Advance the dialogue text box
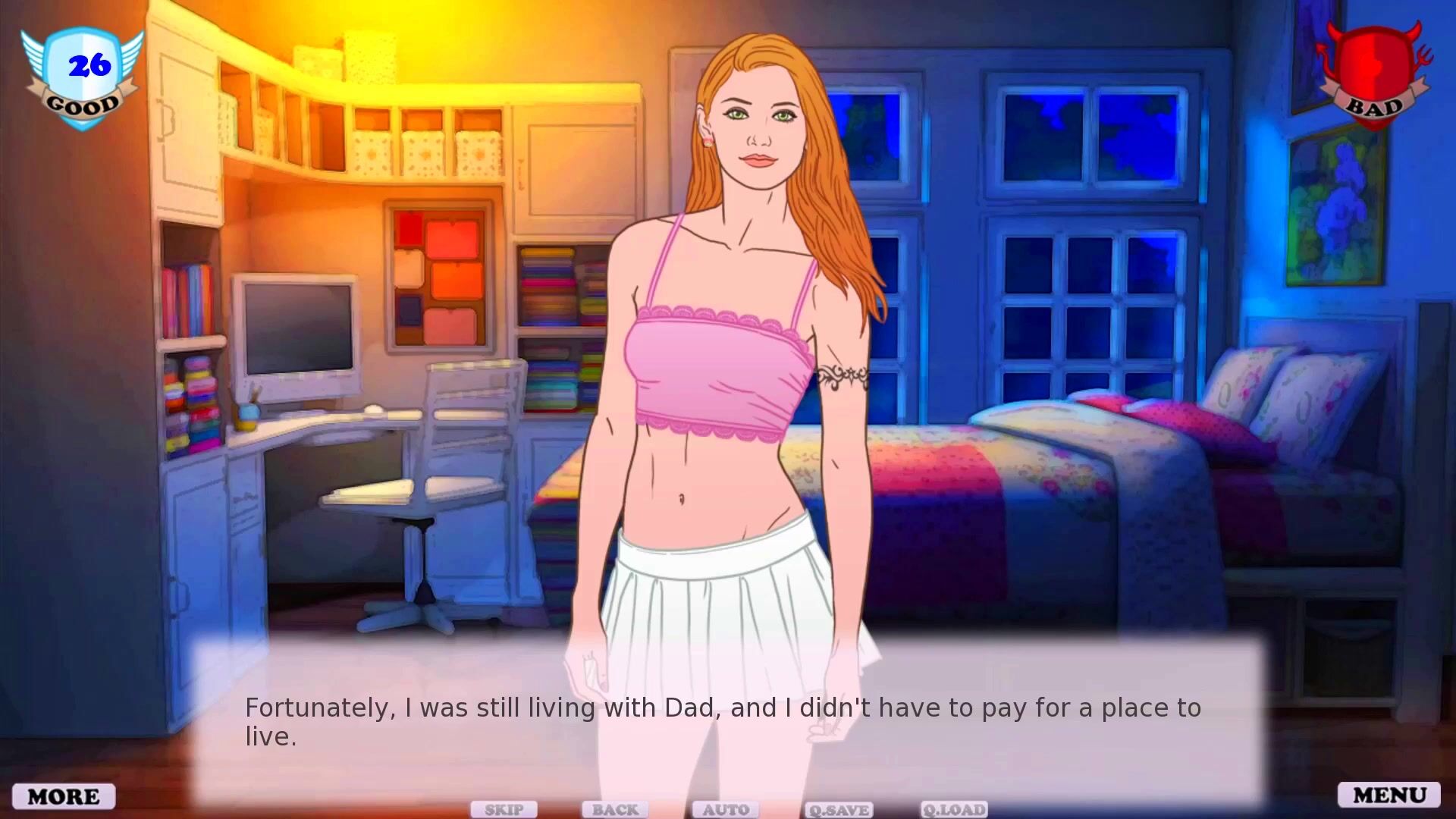 728,720
